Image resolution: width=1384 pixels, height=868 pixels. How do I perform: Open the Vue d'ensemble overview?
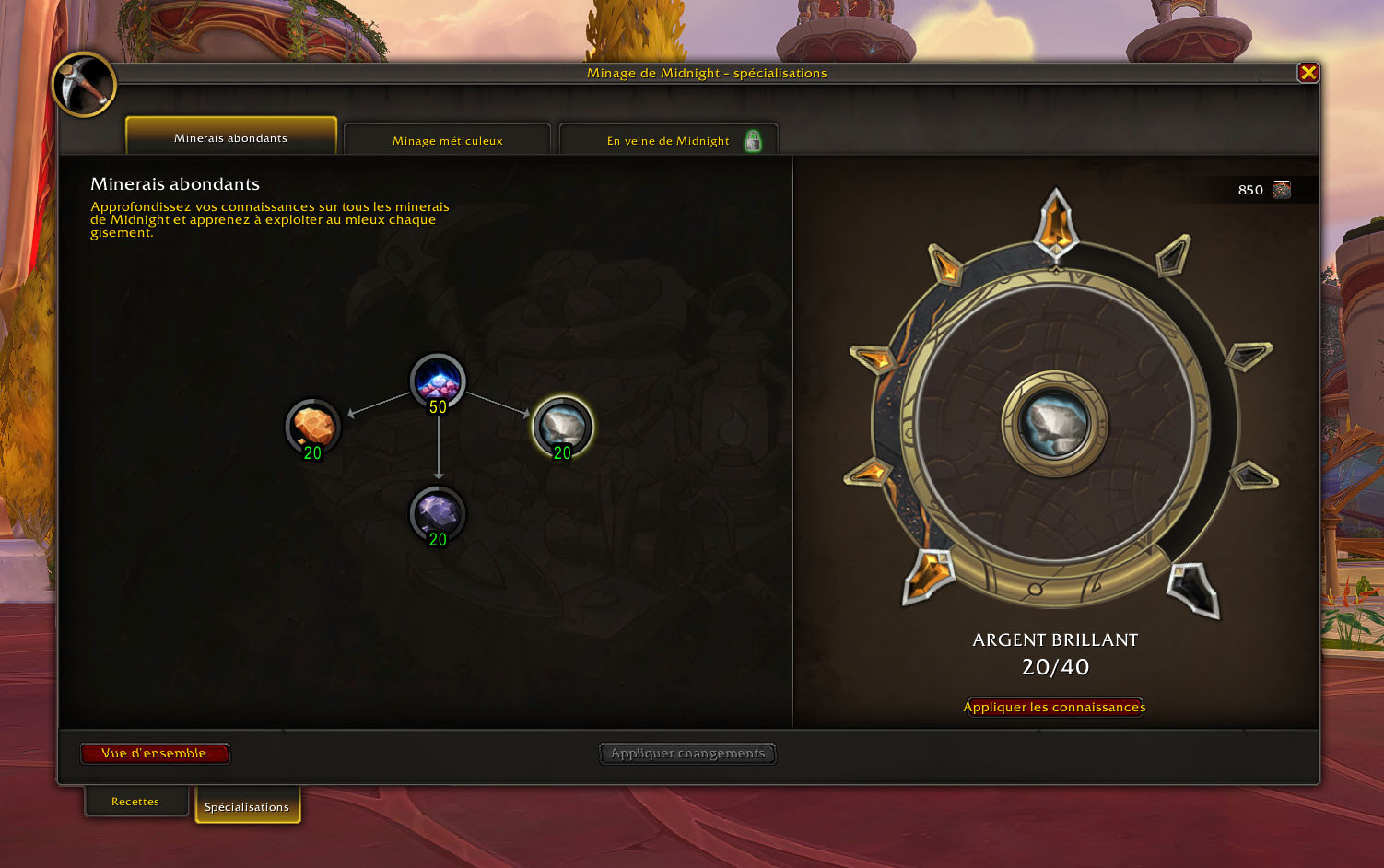point(154,754)
